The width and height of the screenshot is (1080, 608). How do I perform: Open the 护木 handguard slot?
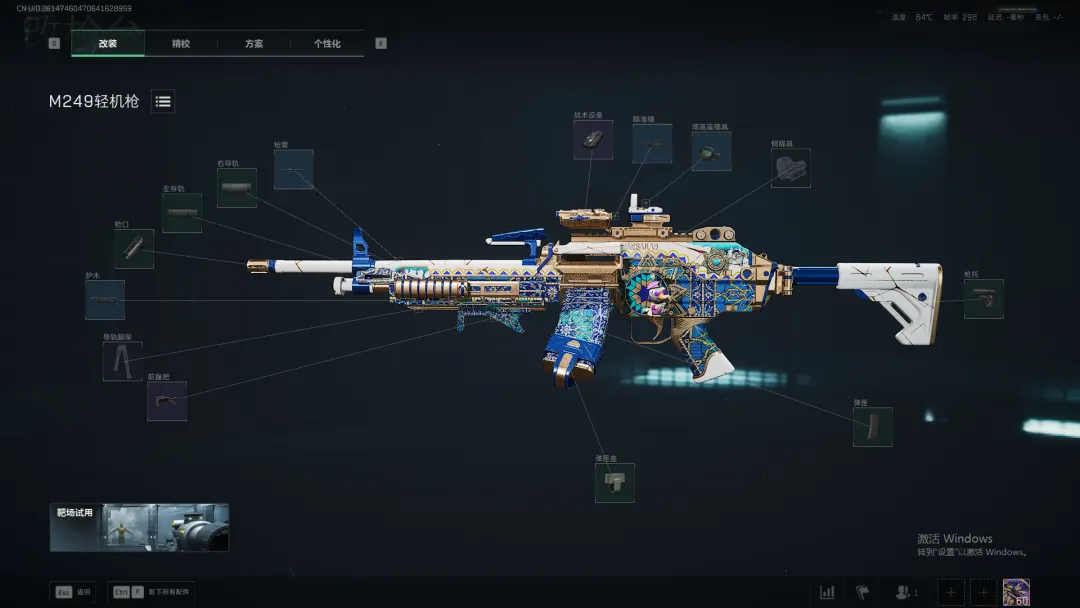tap(105, 300)
